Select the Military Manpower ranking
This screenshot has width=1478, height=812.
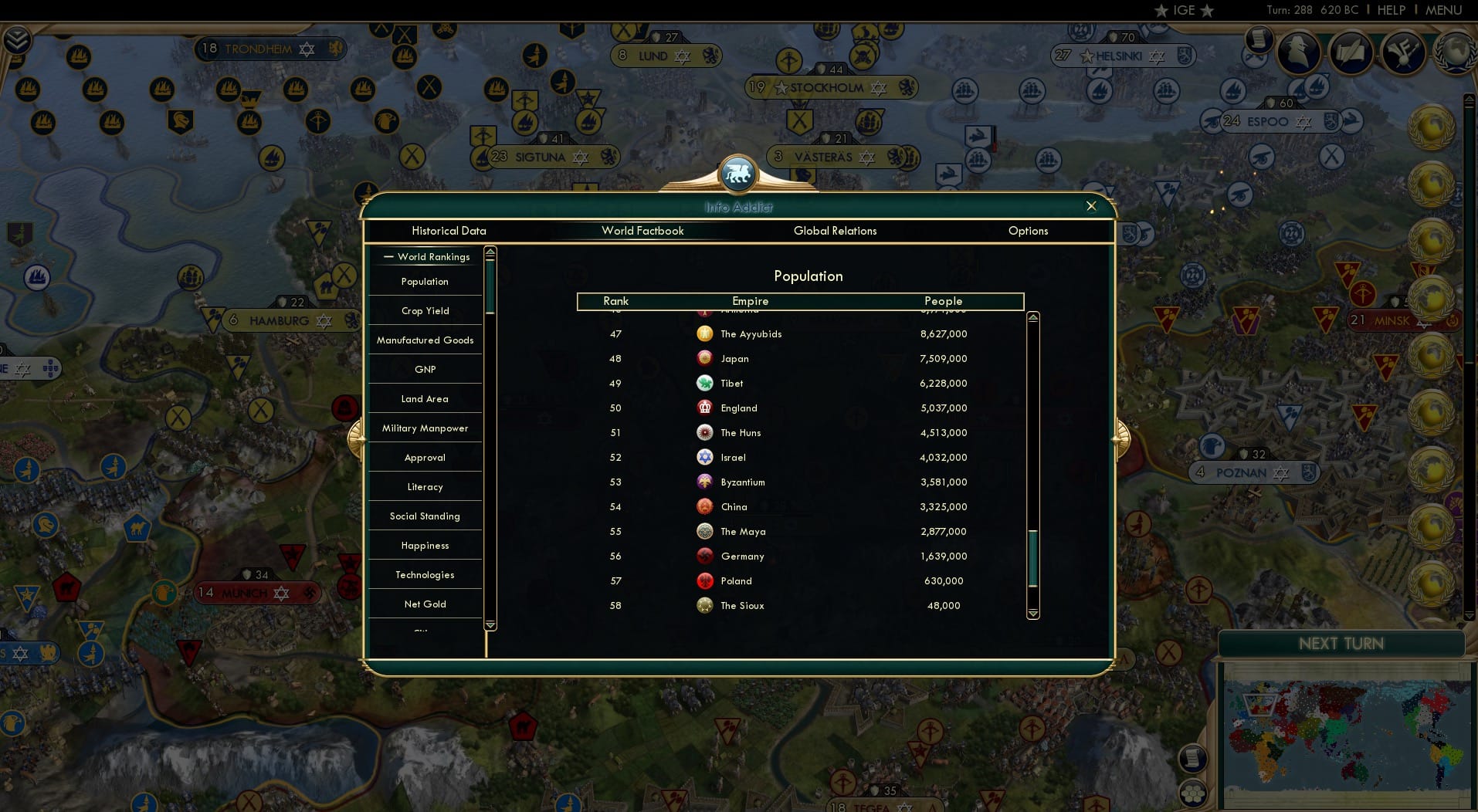[424, 428]
